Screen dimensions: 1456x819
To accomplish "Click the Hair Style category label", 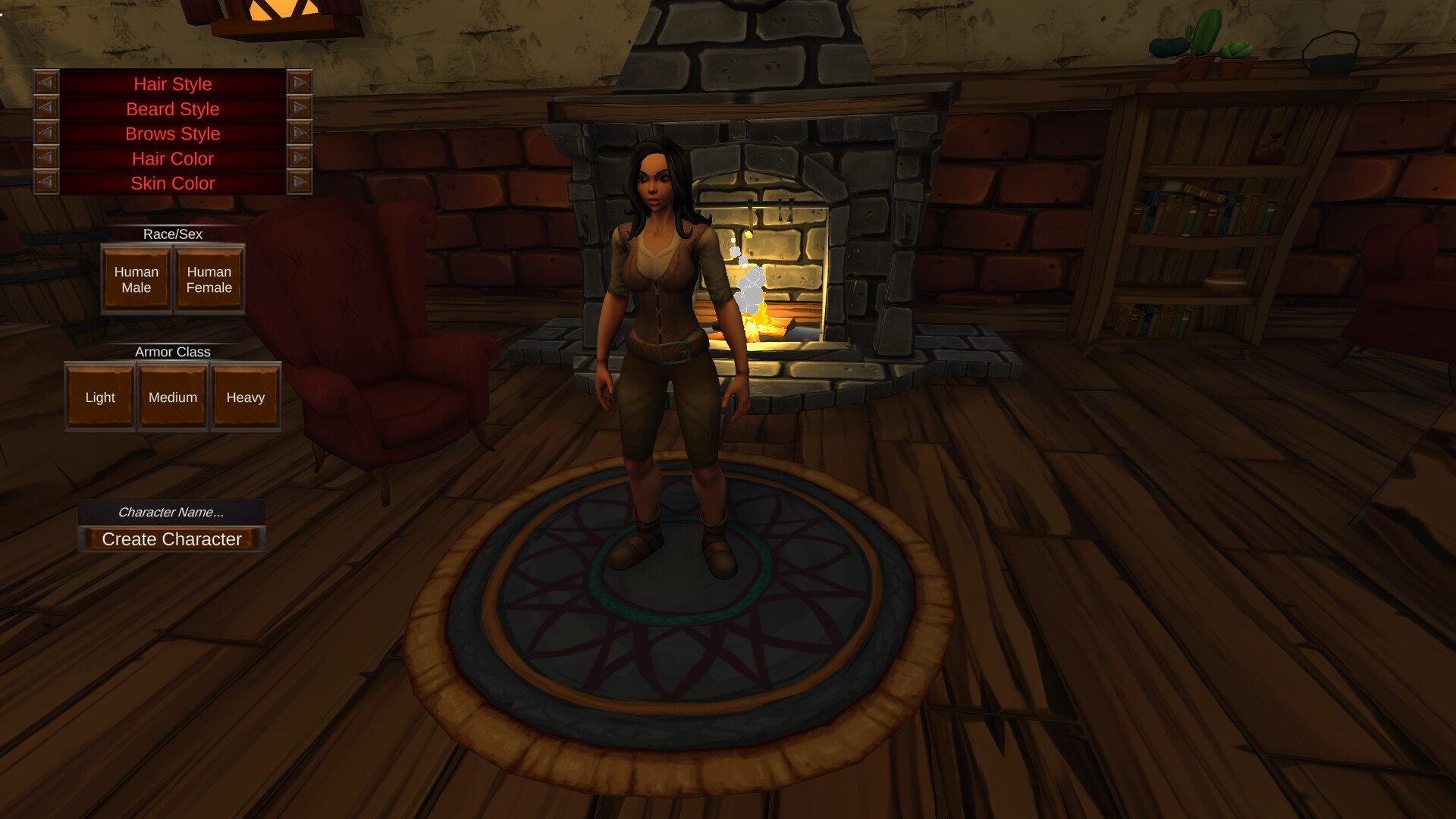I will click(172, 83).
